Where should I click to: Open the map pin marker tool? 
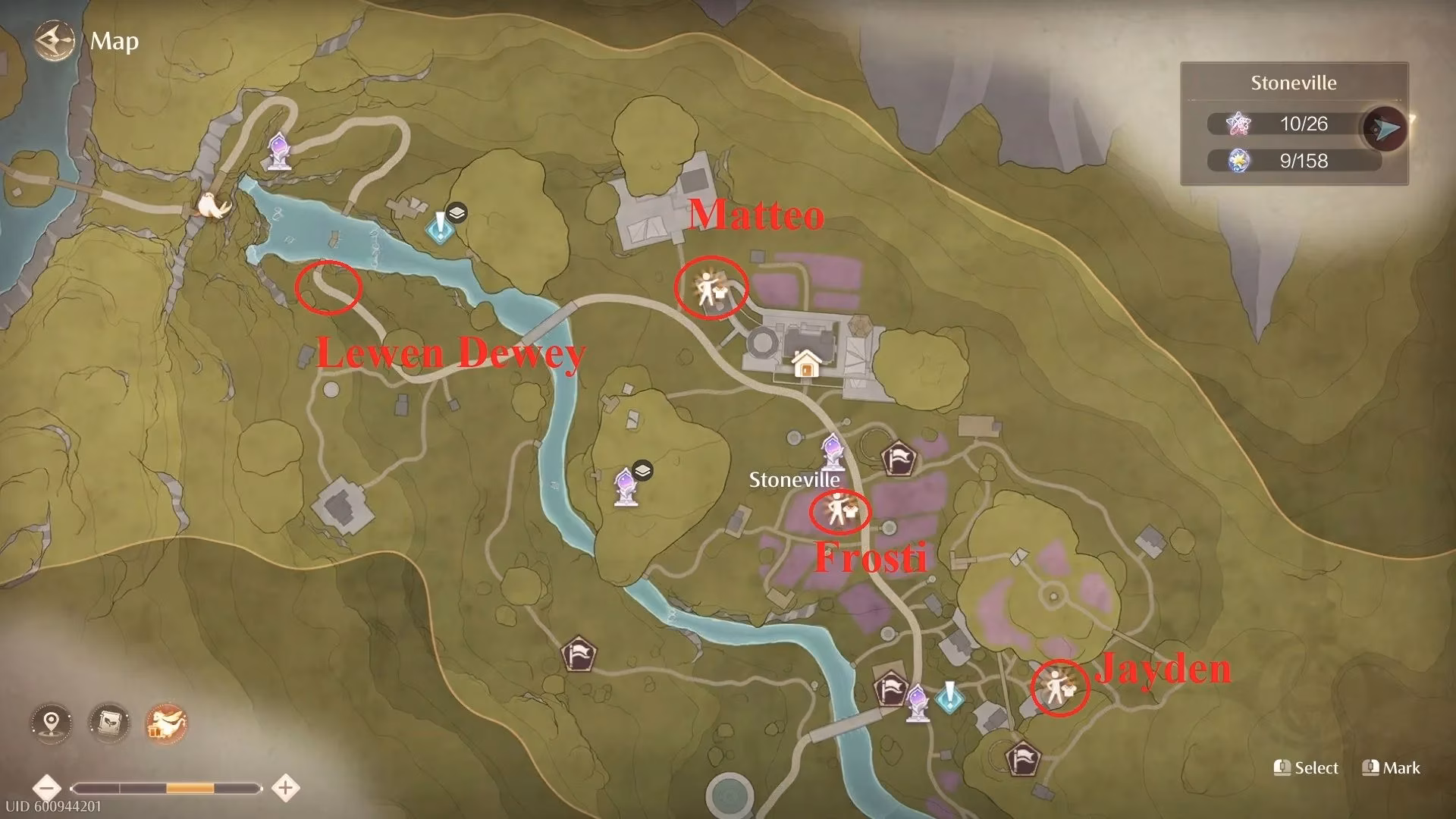[x=52, y=721]
